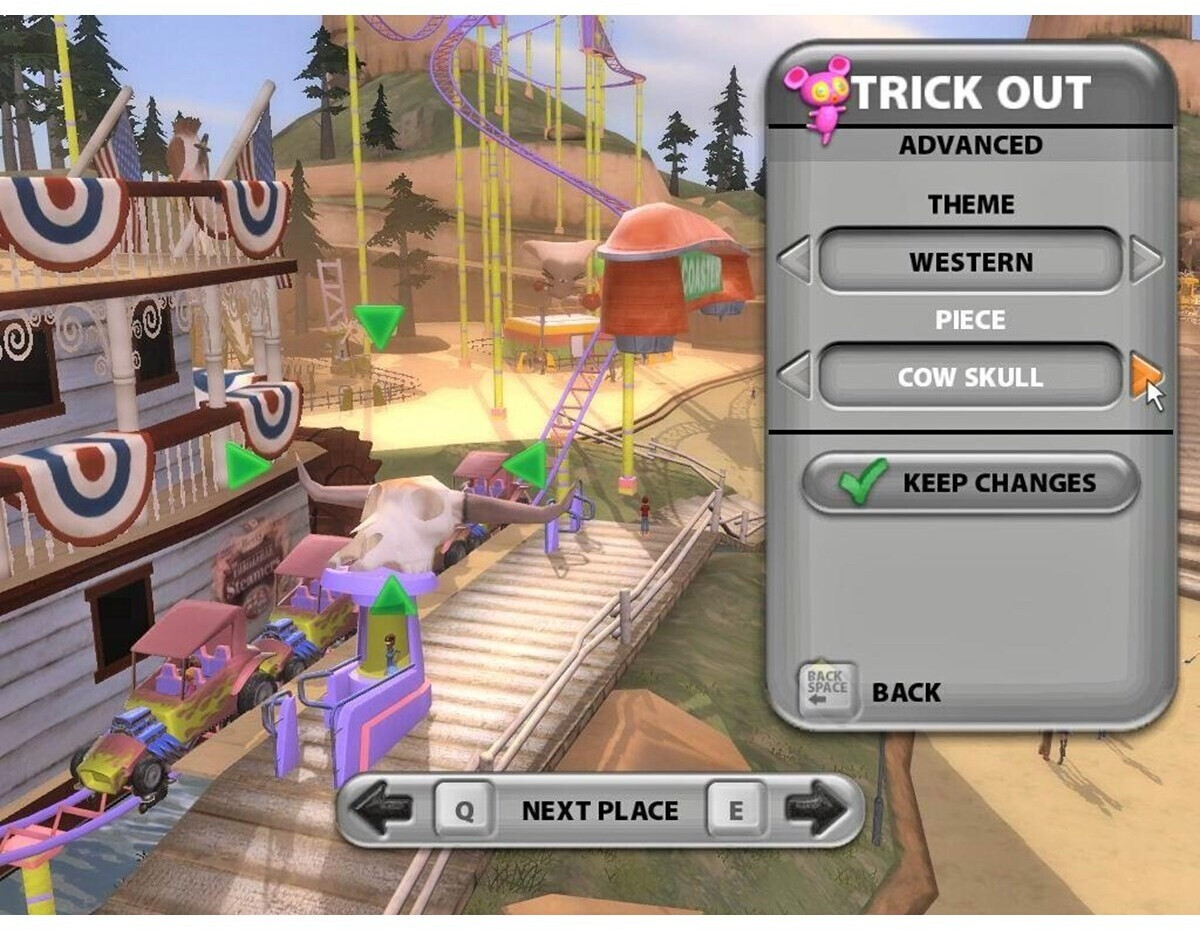Advance to the next piece after Cow Skull
Screen dimensions: 1200x930
1146,376
